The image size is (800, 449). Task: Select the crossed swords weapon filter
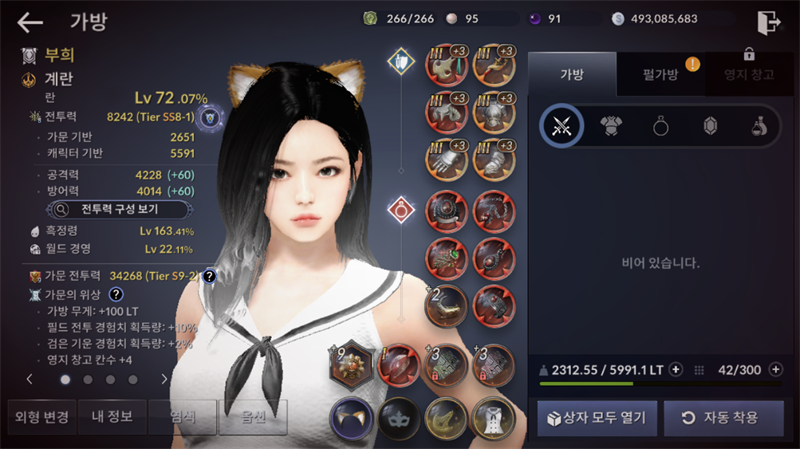coord(562,126)
